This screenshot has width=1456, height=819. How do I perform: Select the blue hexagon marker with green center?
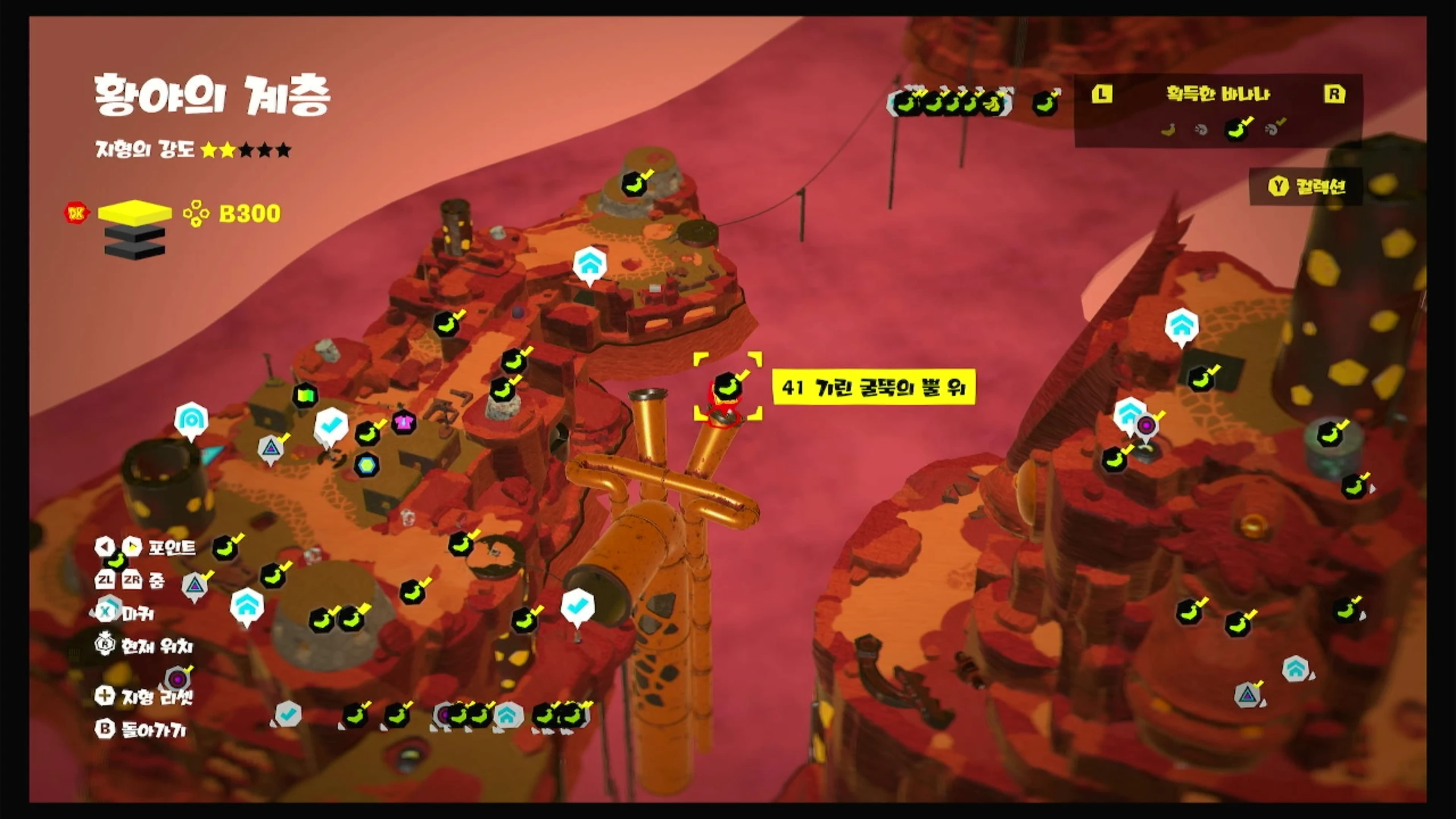pyautogui.click(x=367, y=465)
